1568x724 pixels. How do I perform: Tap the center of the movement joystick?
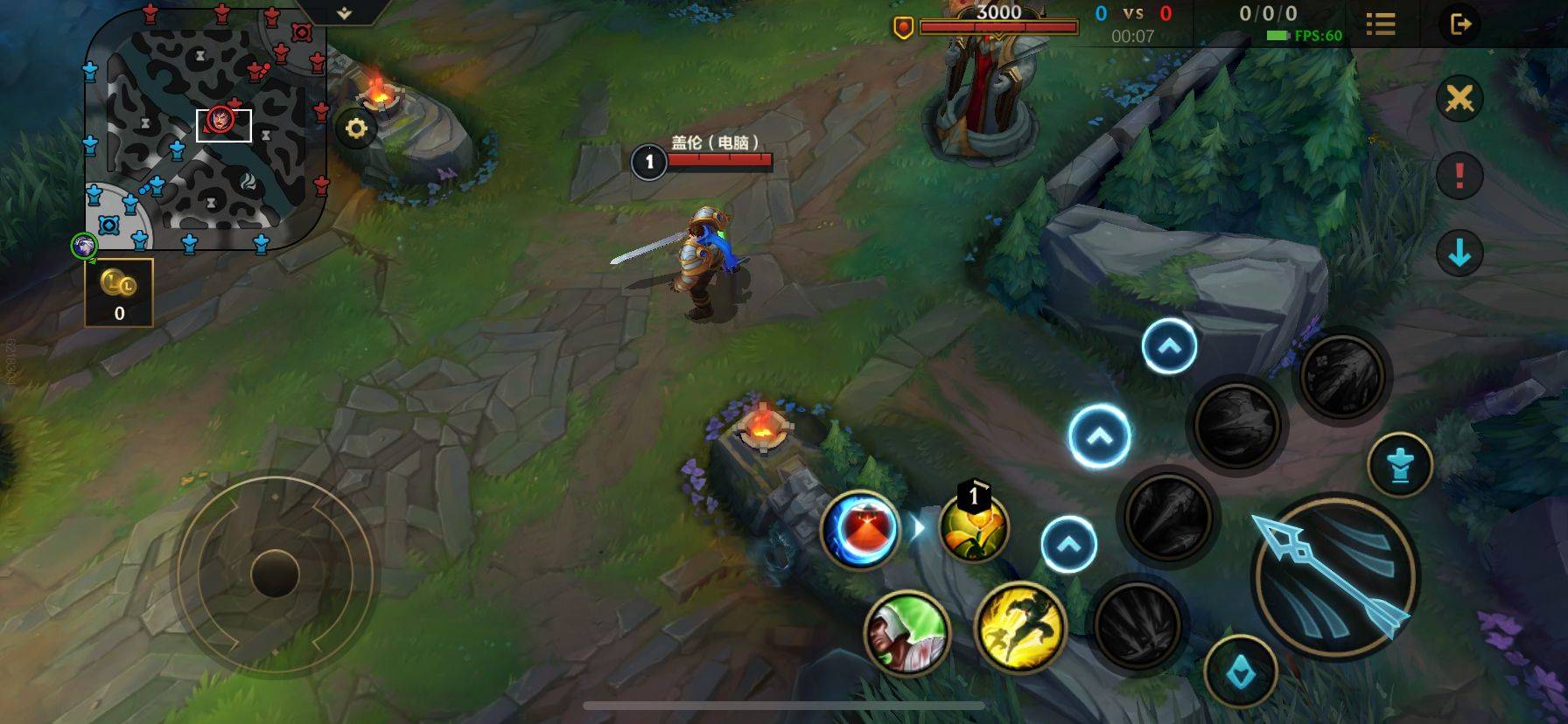275,574
